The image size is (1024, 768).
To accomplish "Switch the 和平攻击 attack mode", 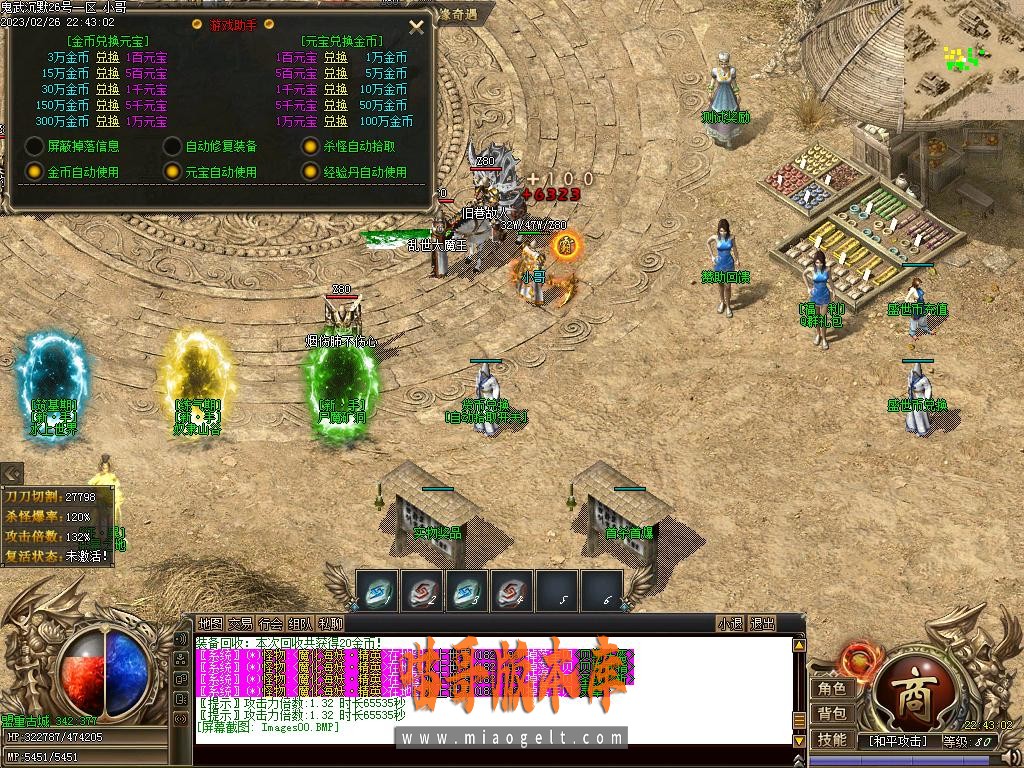I will 897,741.
